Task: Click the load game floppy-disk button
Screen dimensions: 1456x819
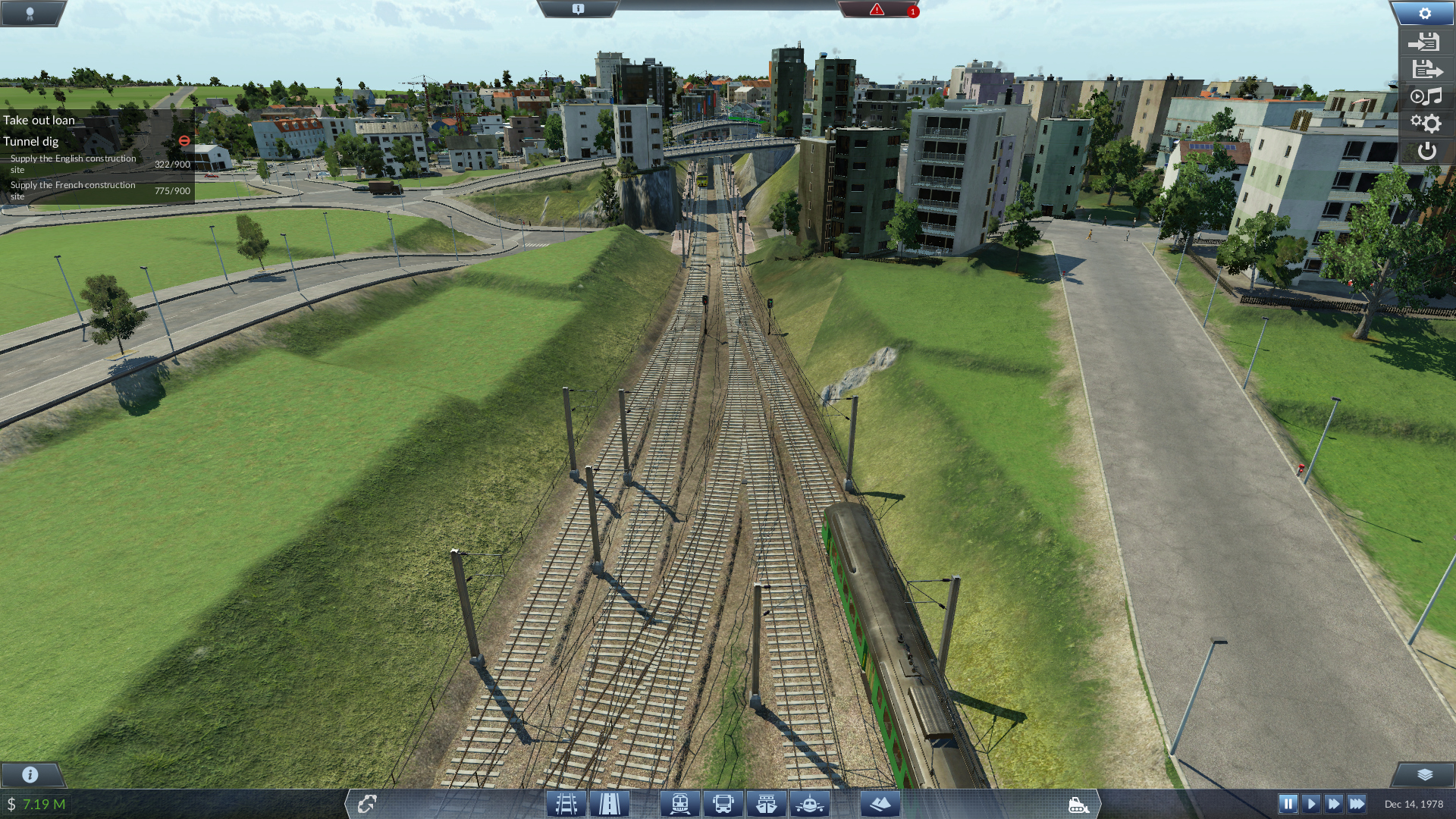Action: coord(1426,42)
